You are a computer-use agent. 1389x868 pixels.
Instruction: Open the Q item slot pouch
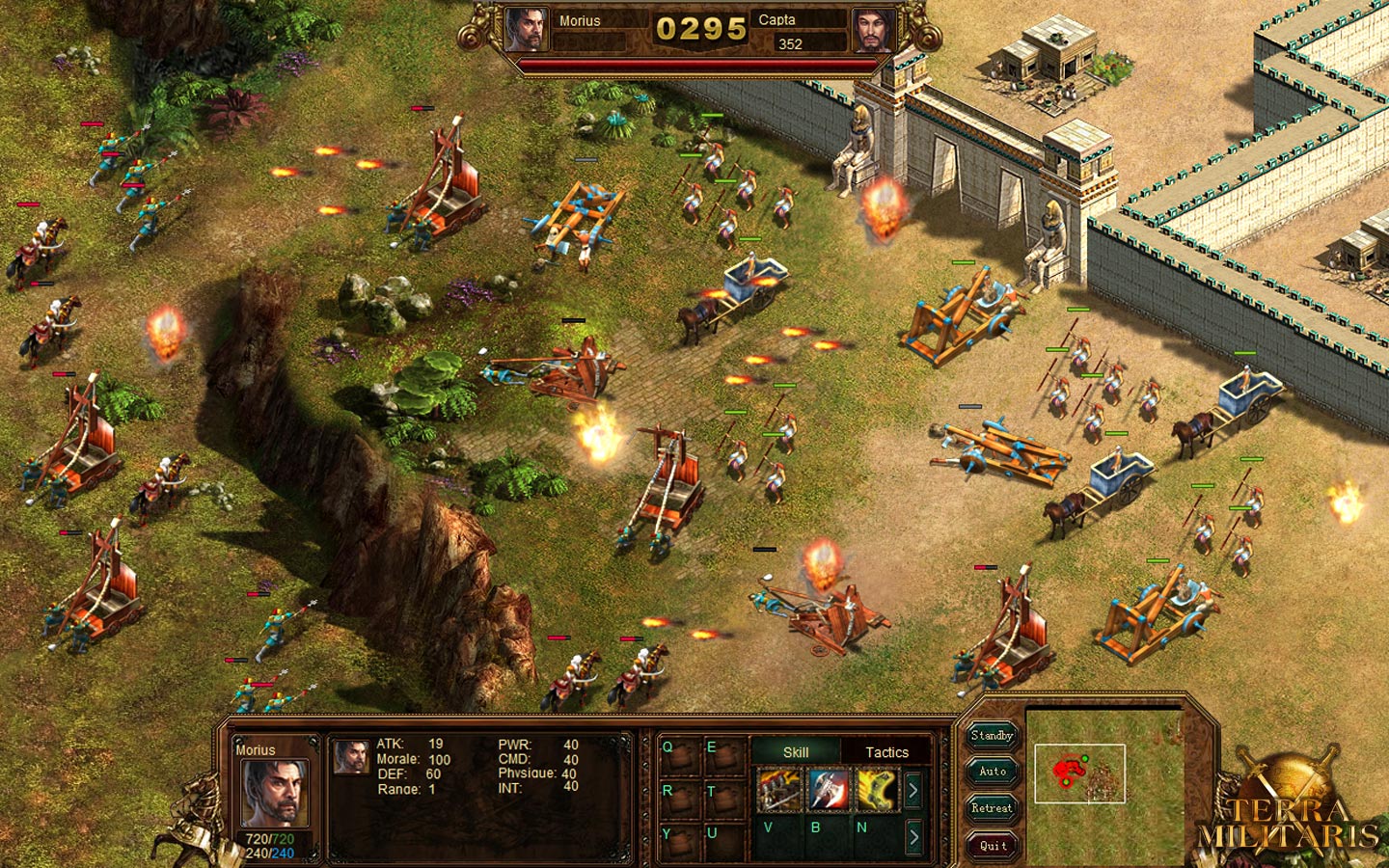679,757
